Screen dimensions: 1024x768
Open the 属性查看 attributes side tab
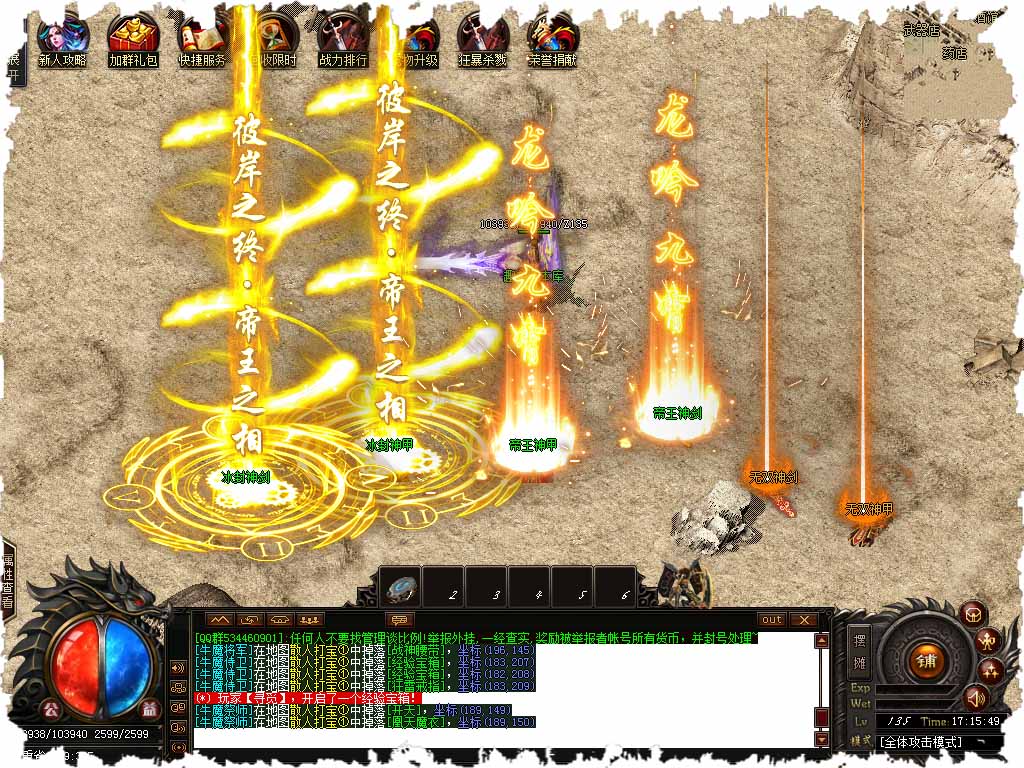click(x=8, y=579)
